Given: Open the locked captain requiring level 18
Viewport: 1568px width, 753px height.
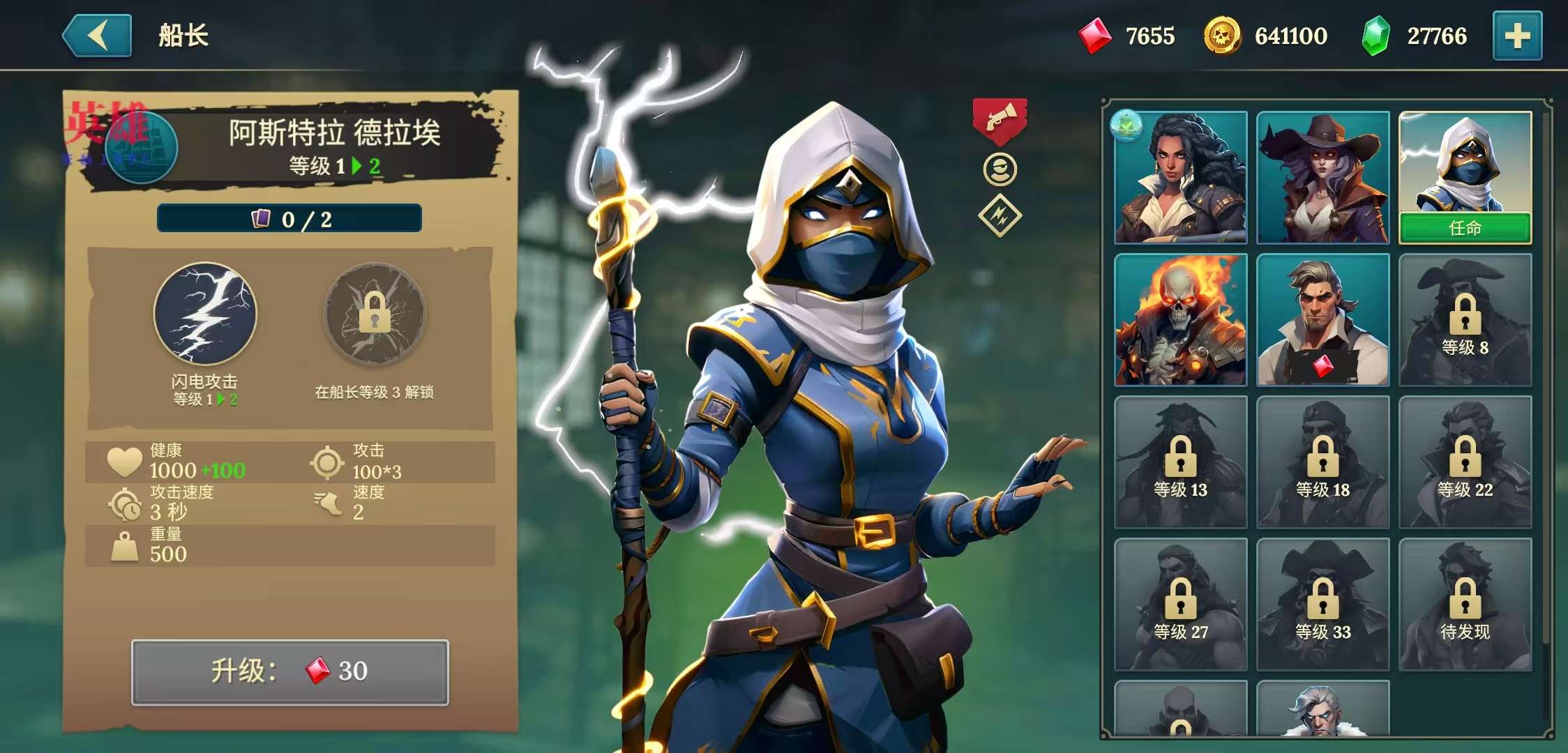Looking at the screenshot, I should pos(1322,462).
